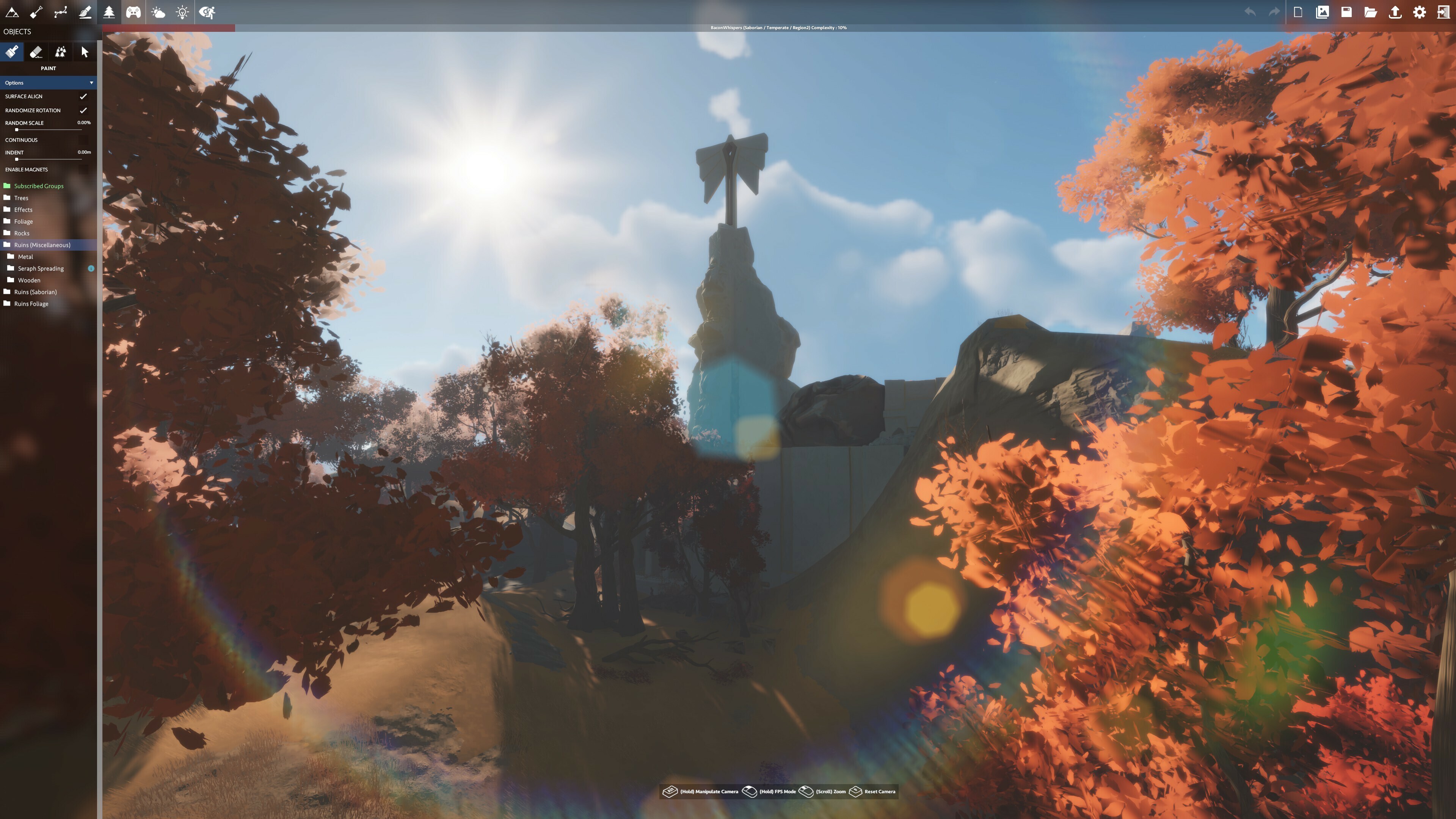The height and width of the screenshot is (819, 1456).
Task: Toggle the visibility playtest preview mode
Action: pos(207,11)
